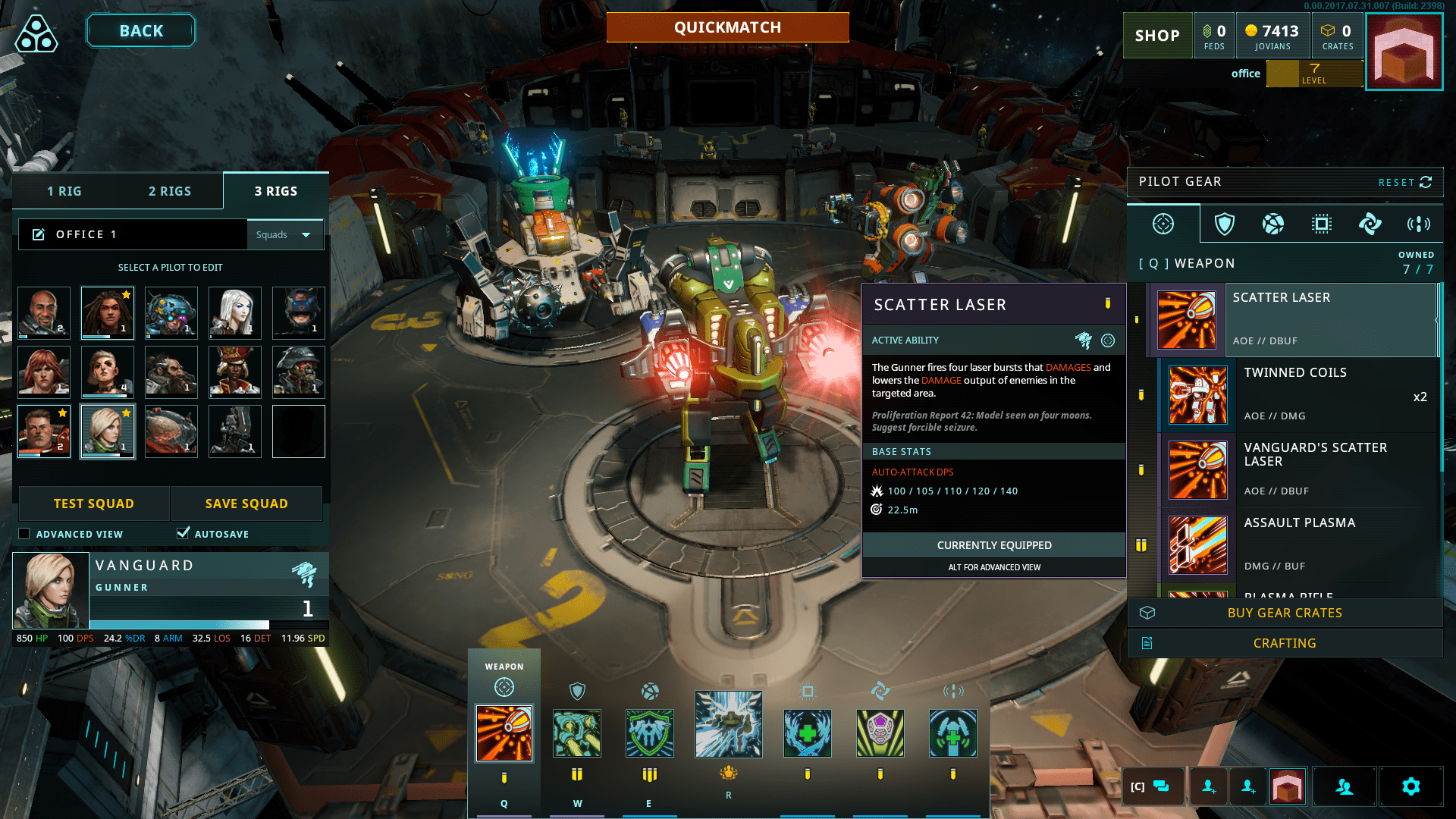Switch to the 1 RIG tab

click(x=64, y=191)
